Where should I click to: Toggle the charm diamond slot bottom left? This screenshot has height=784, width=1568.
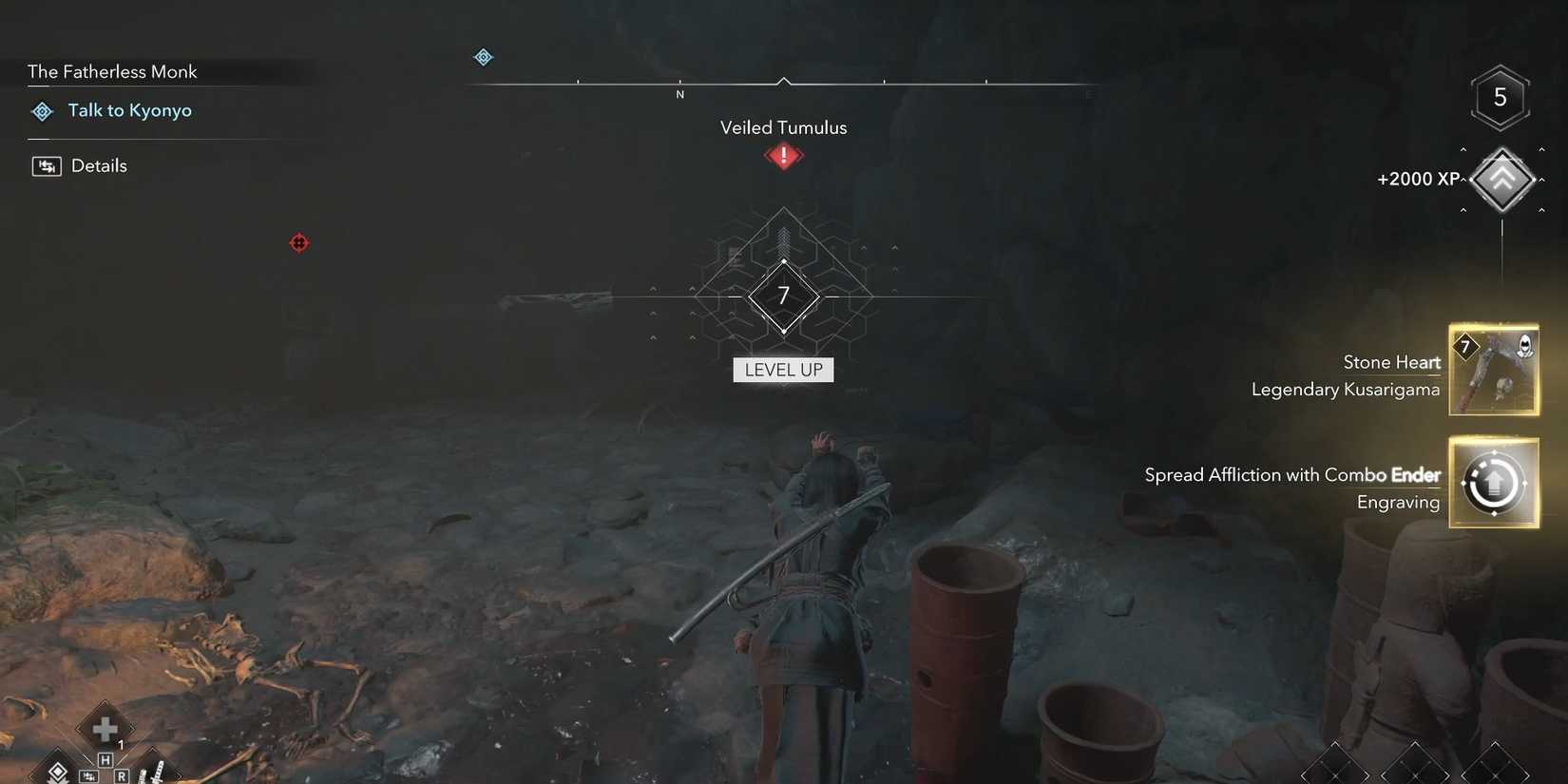click(58, 772)
